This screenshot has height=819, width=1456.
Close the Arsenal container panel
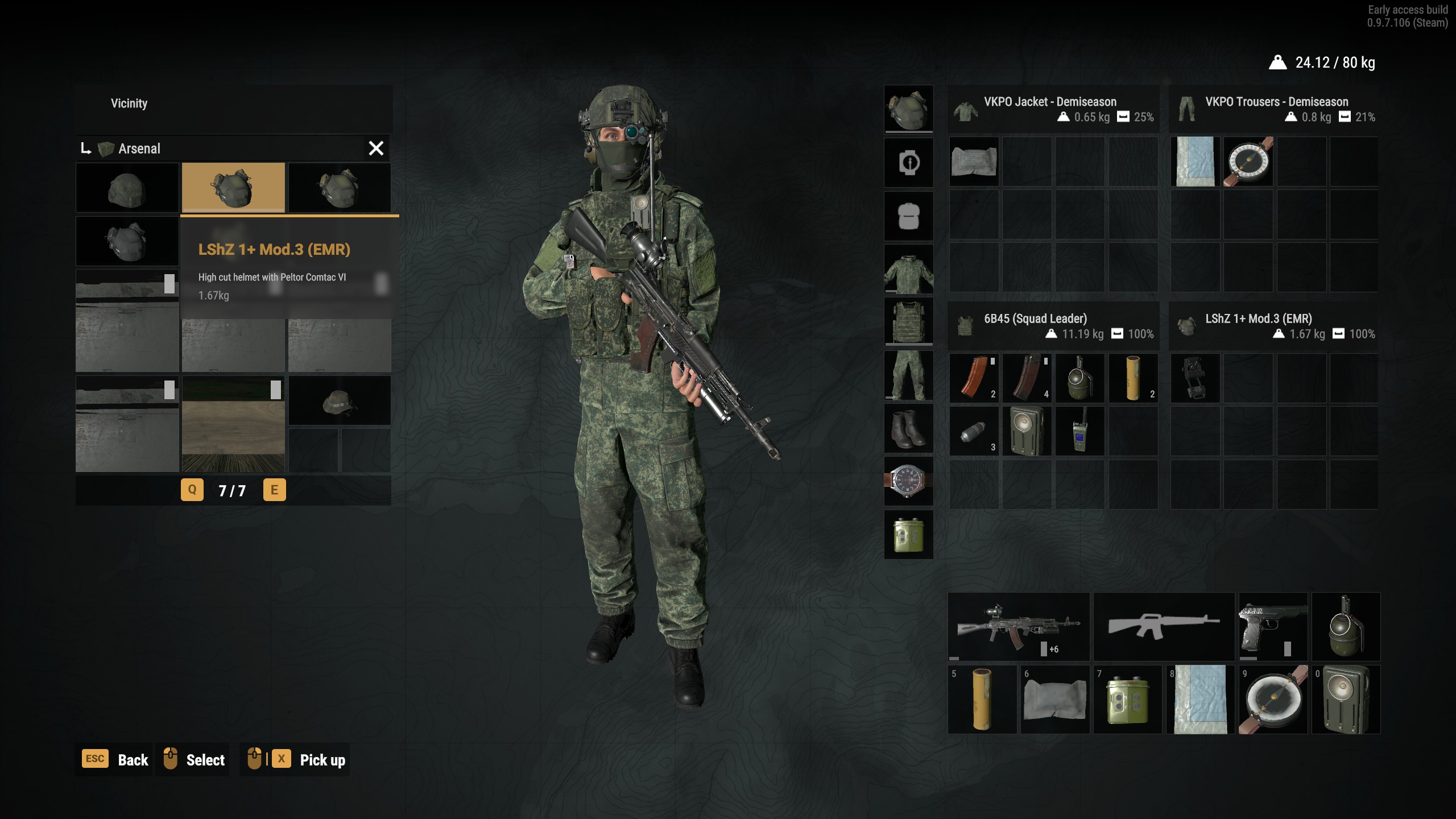pyautogui.click(x=376, y=148)
